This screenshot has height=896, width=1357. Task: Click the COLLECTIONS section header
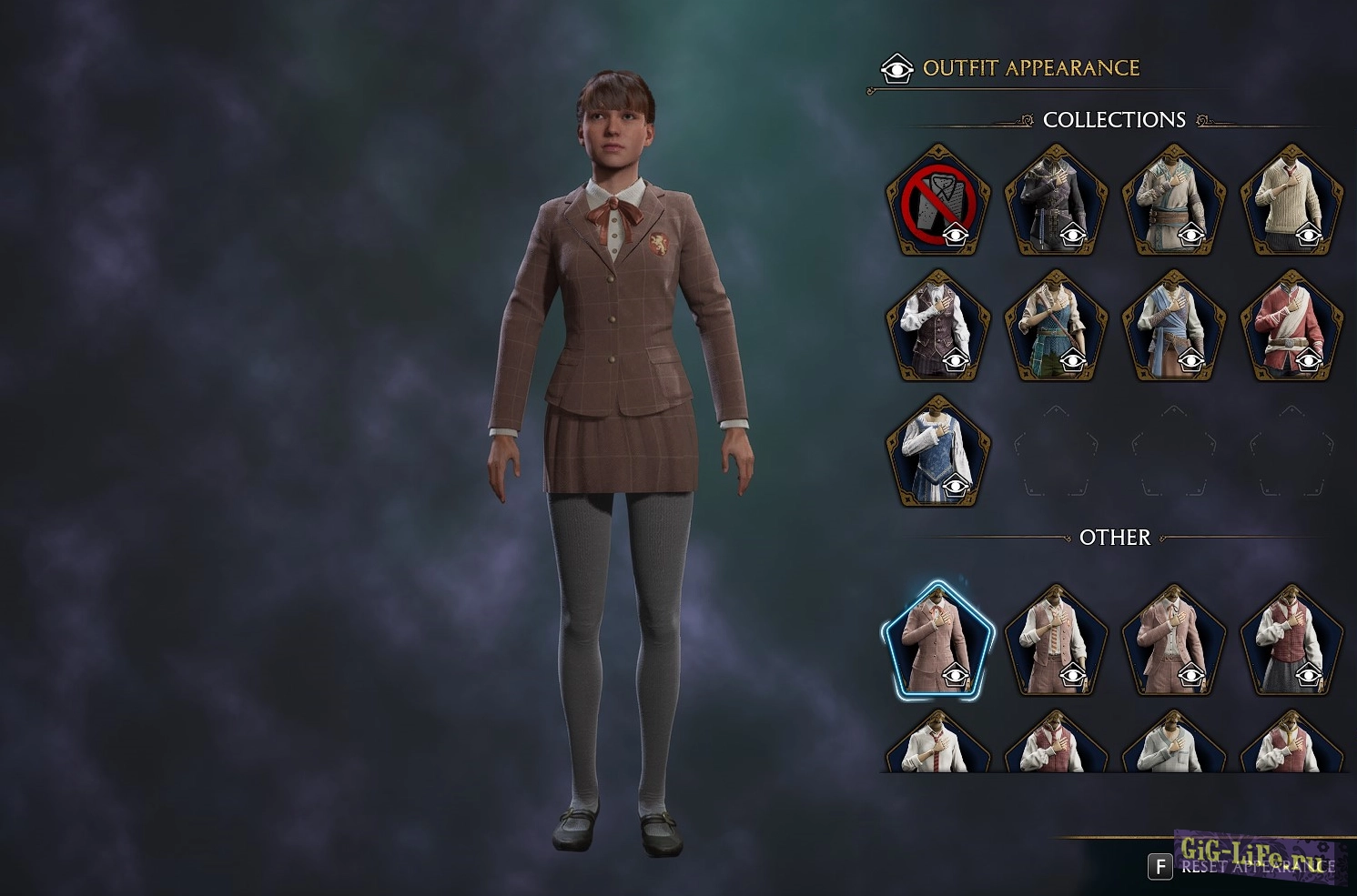click(1115, 119)
